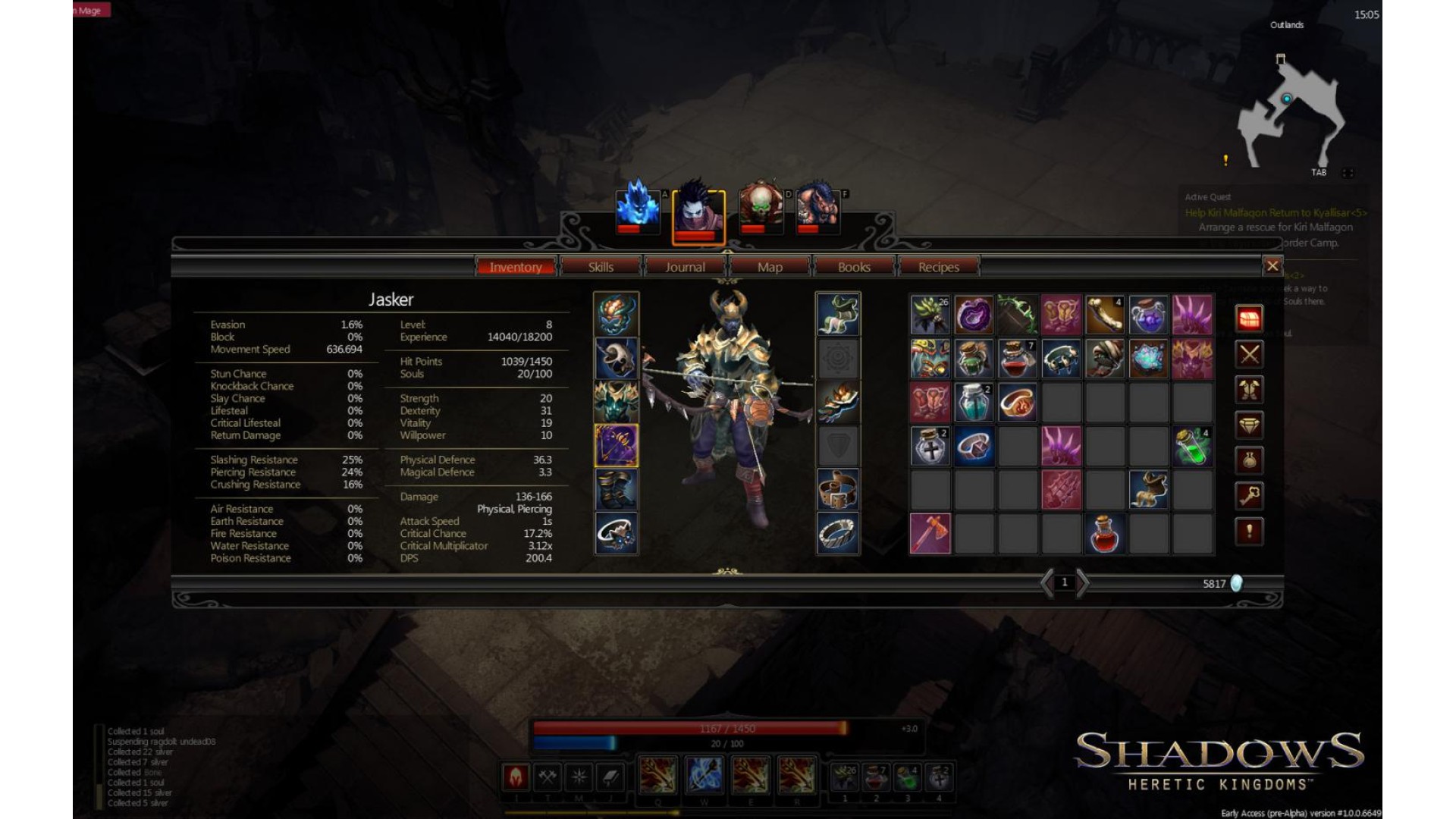Select the blue flame spirit portrait
Screen dimensions: 1456x819
click(638, 206)
